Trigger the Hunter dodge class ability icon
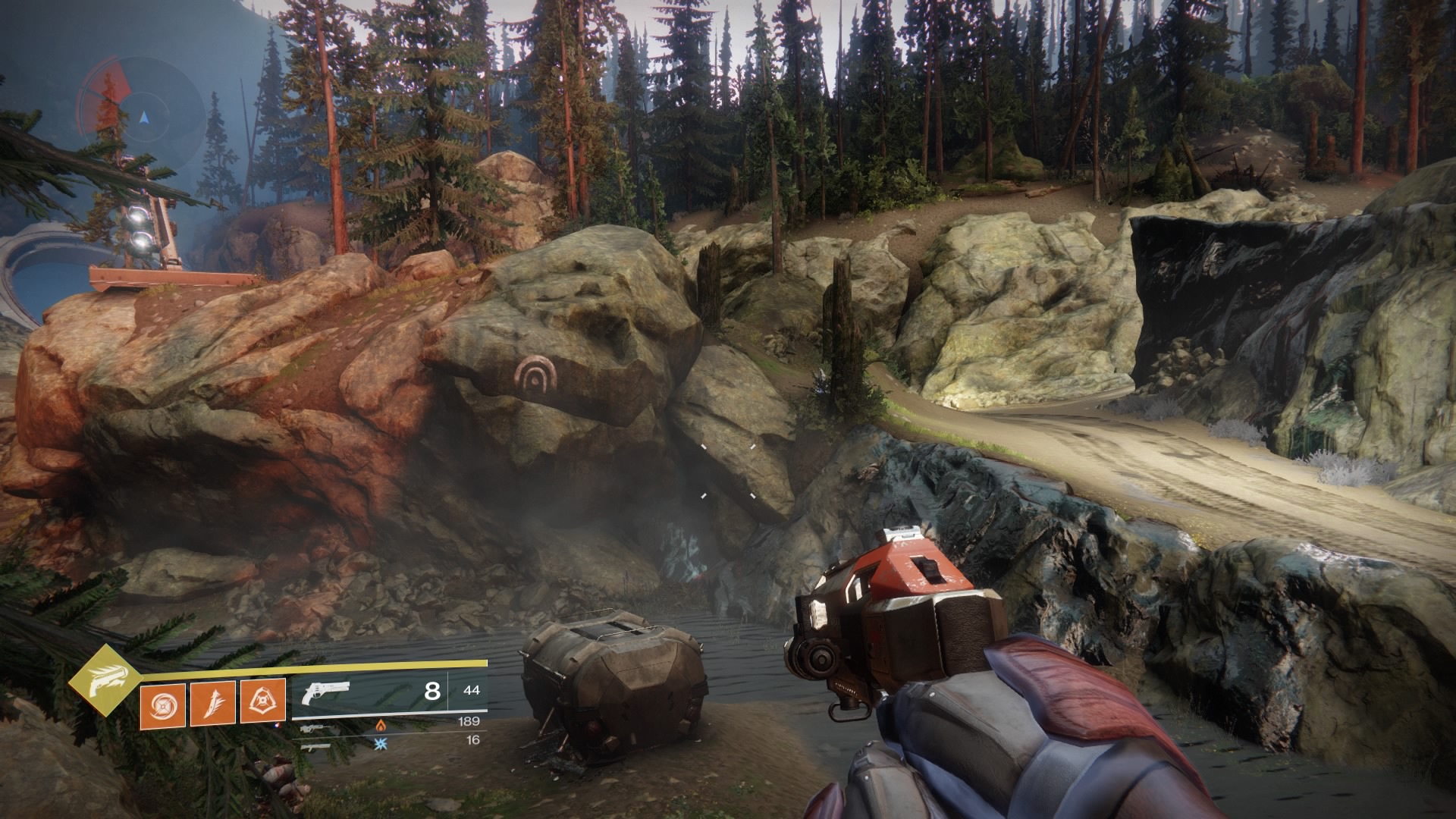1456x819 pixels. click(263, 701)
